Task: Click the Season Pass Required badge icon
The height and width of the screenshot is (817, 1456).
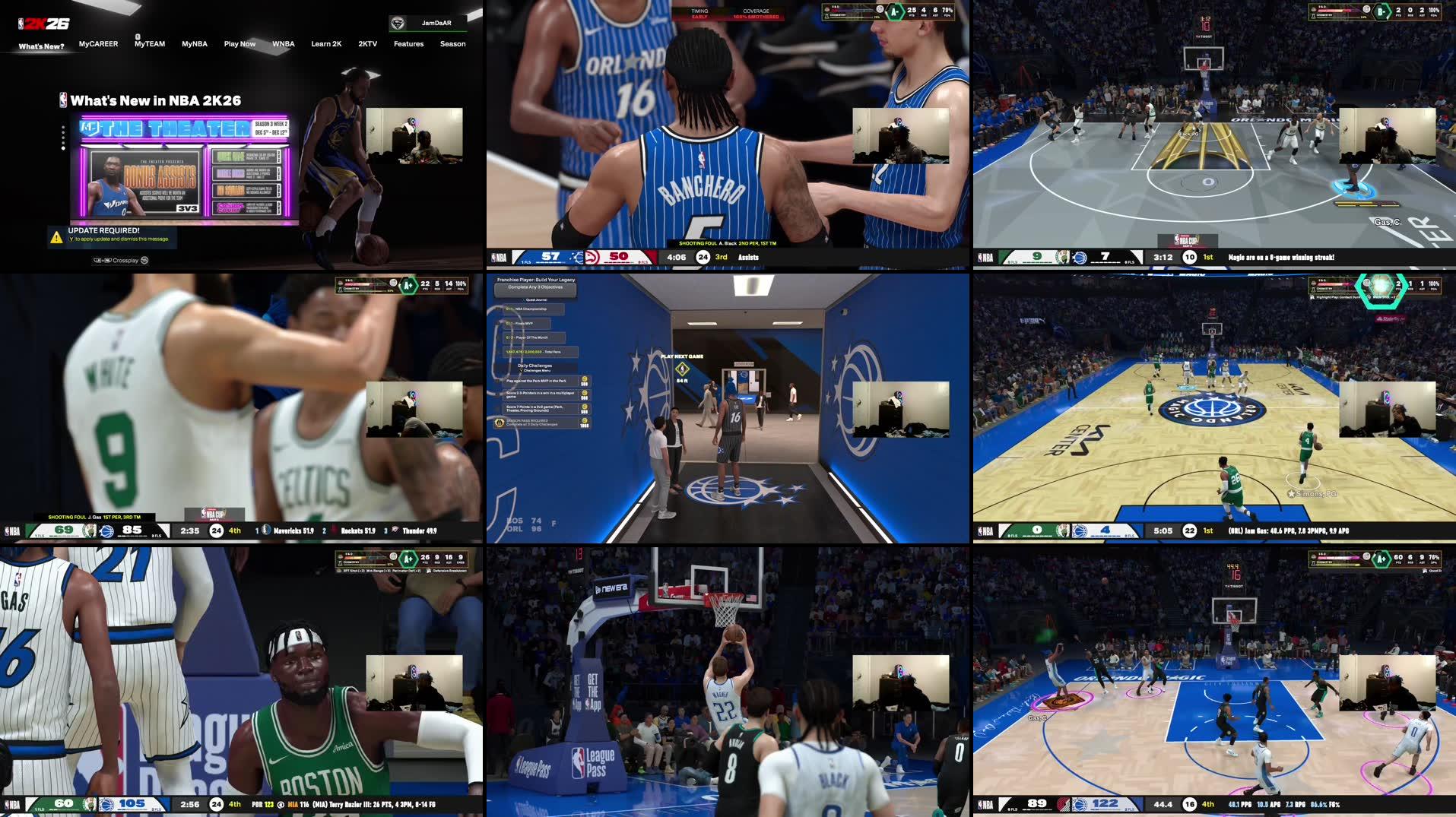Action: pos(500,422)
